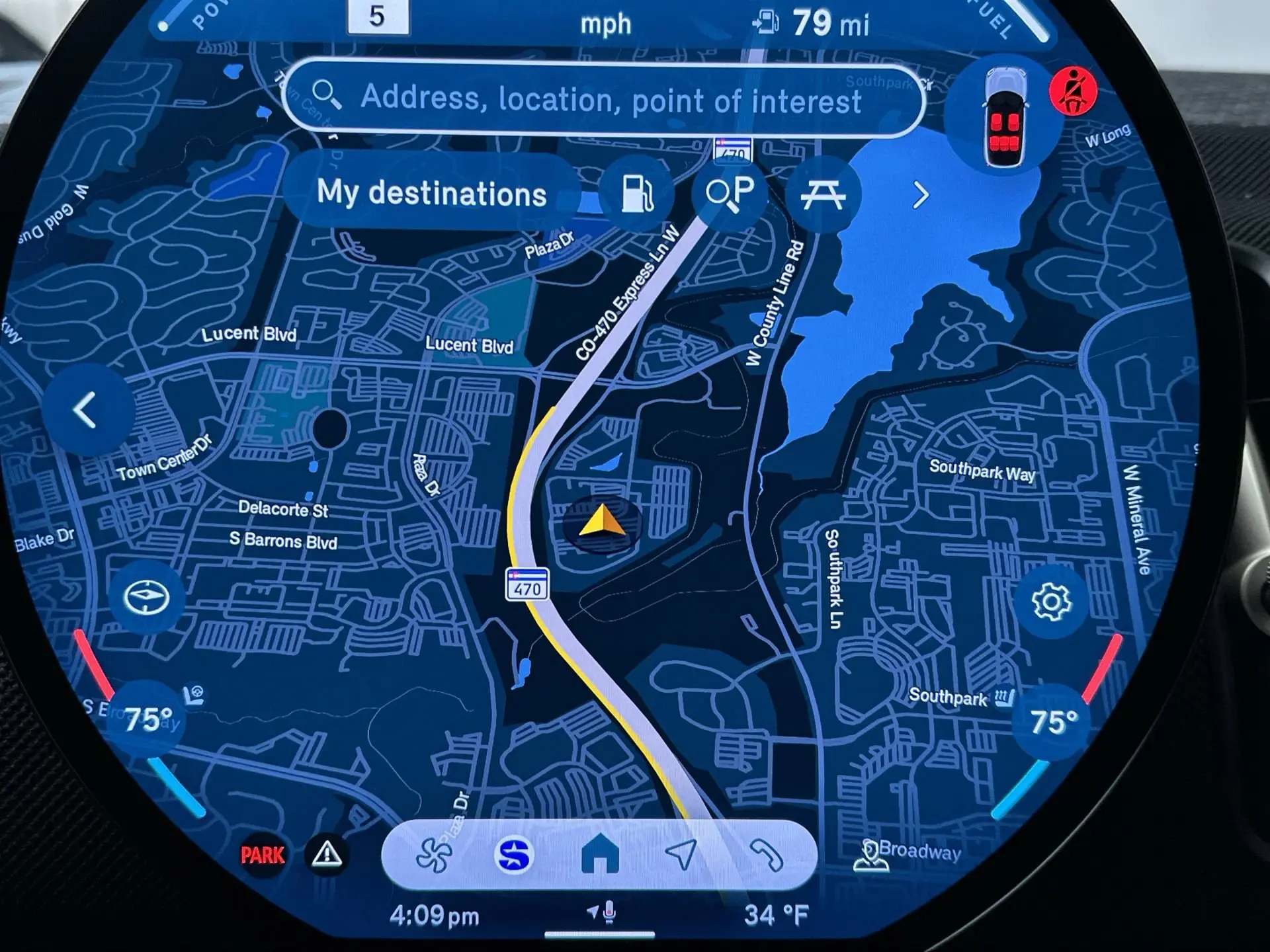Tap the warning triangle indicator

(327, 855)
